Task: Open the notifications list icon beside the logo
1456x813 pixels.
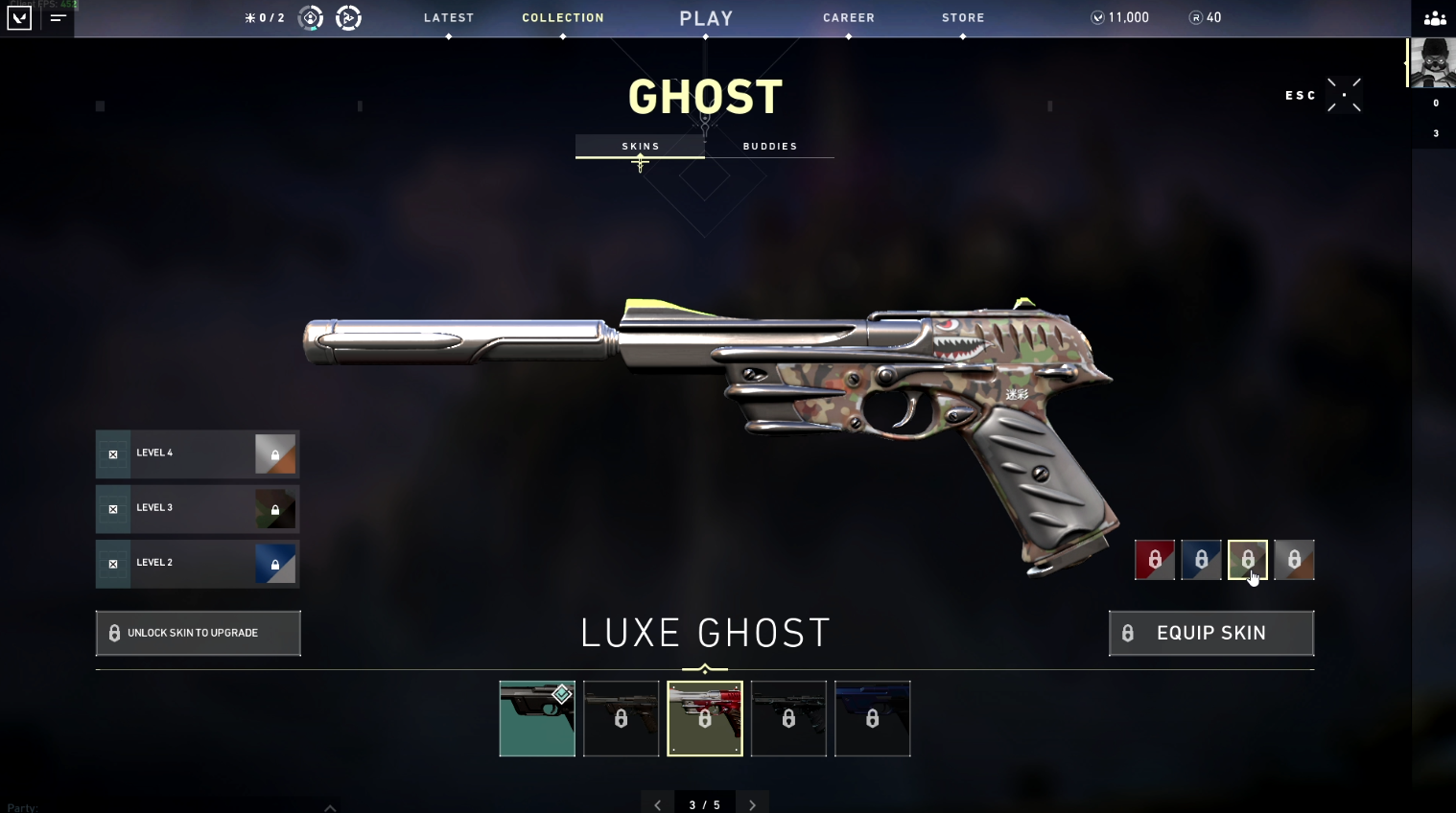Action: coord(58,17)
